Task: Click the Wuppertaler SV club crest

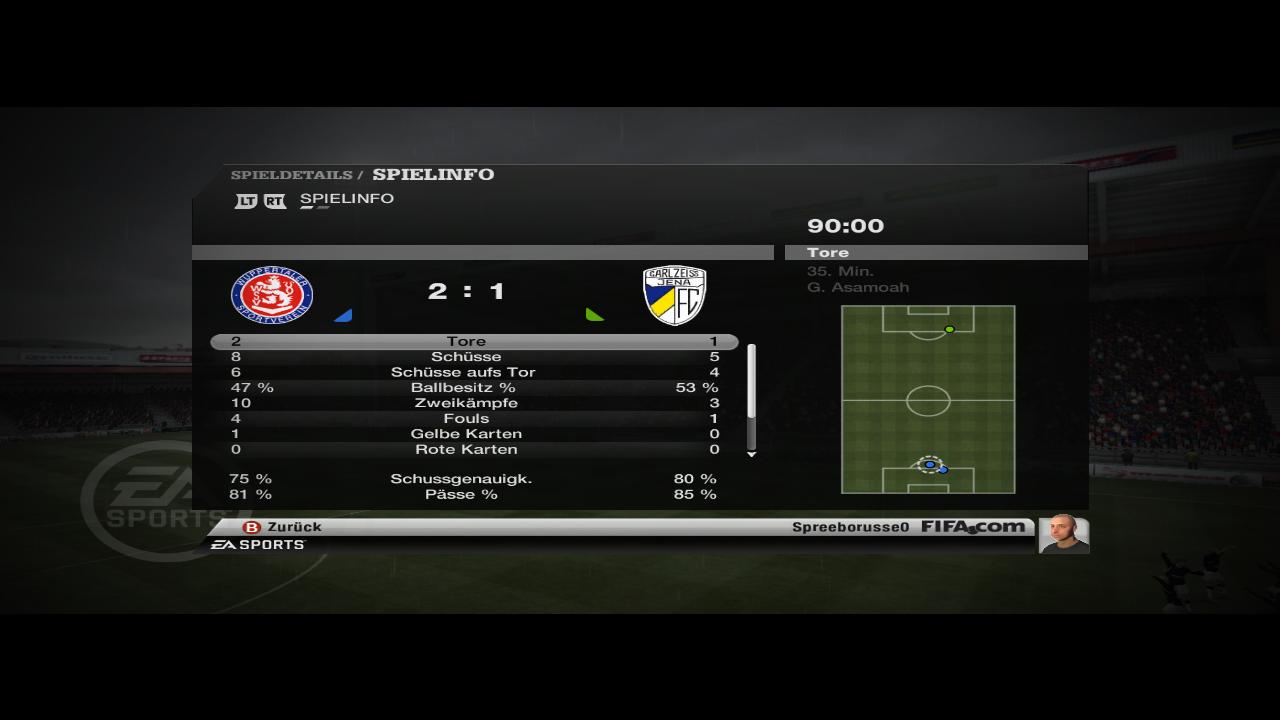Action: coord(272,295)
